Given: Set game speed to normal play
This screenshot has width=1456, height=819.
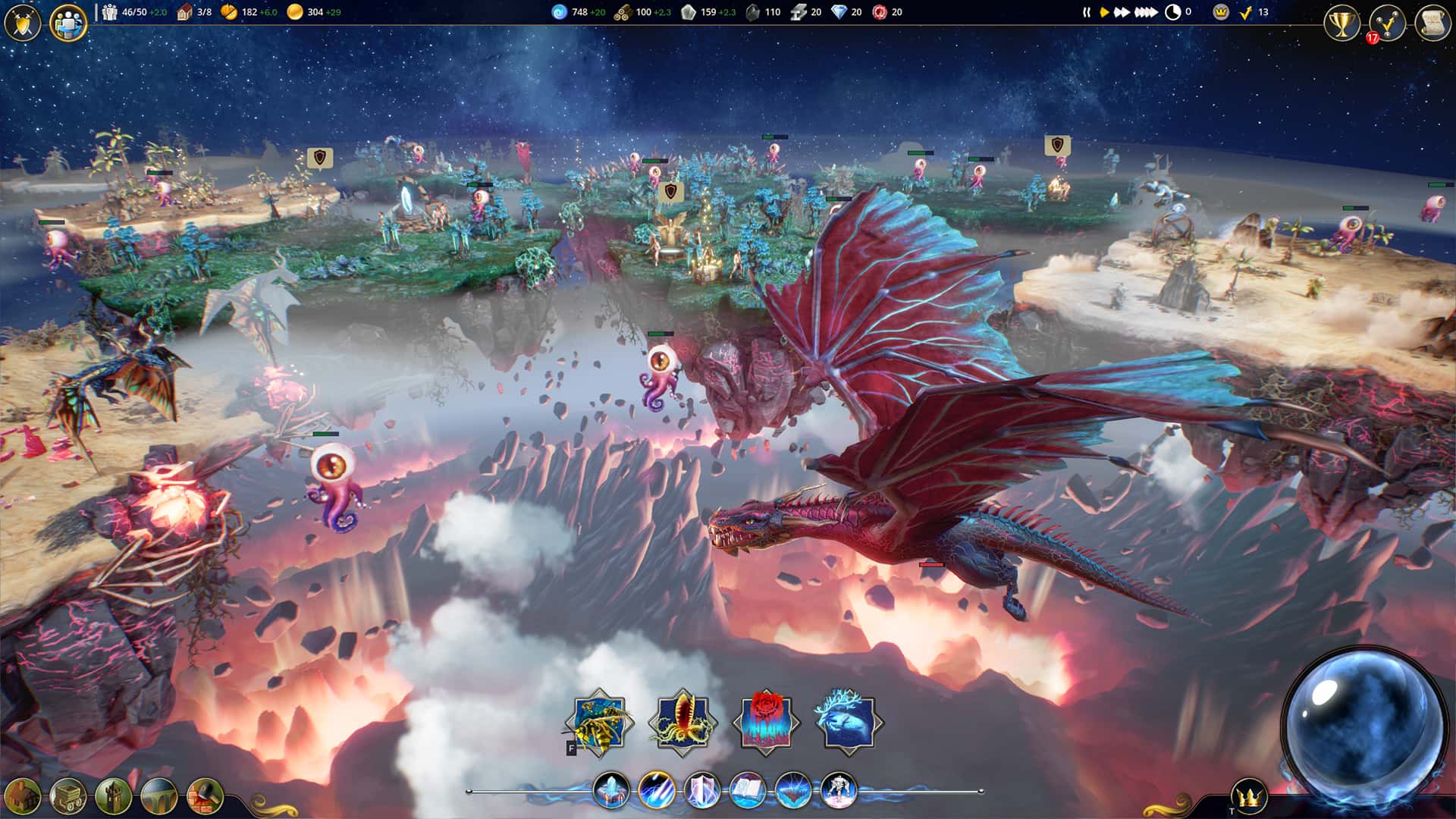Looking at the screenshot, I should tap(1104, 12).
